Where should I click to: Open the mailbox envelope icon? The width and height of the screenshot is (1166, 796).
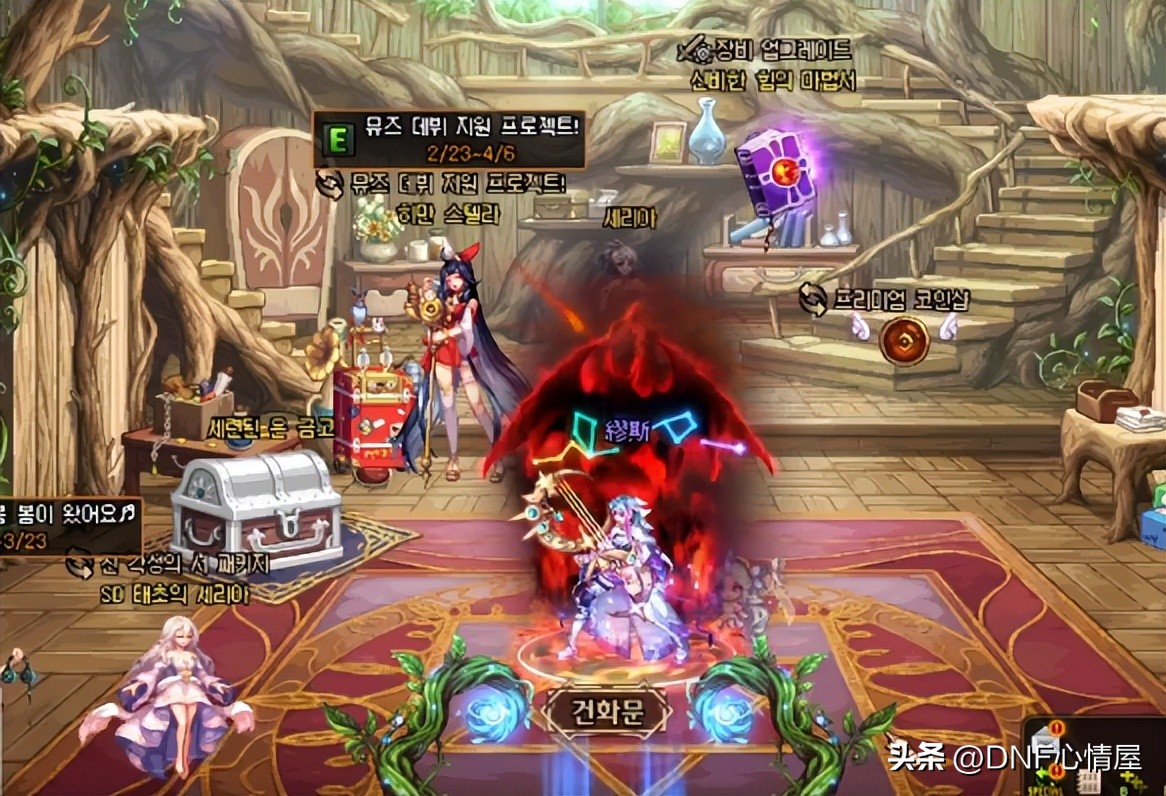click(1044, 741)
